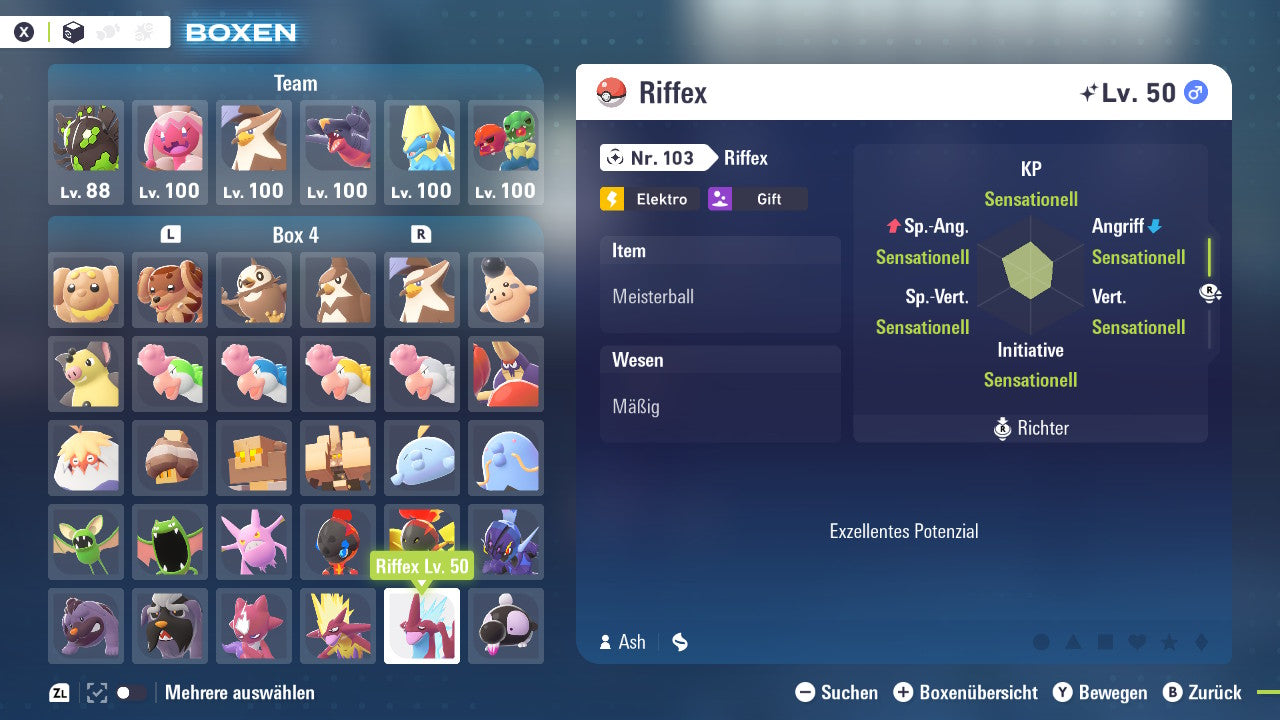
Task: Select the Elektro type badge
Action: (x=649, y=199)
